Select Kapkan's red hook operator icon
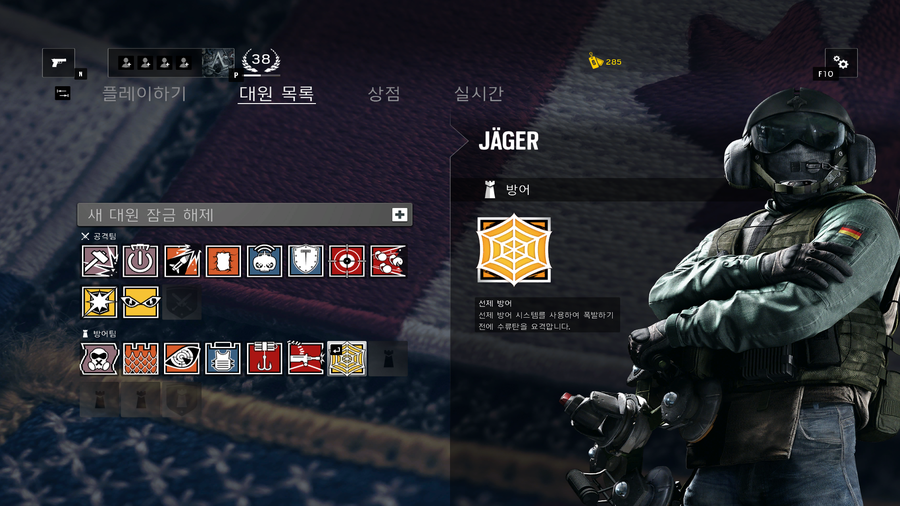900x506 pixels. point(265,358)
